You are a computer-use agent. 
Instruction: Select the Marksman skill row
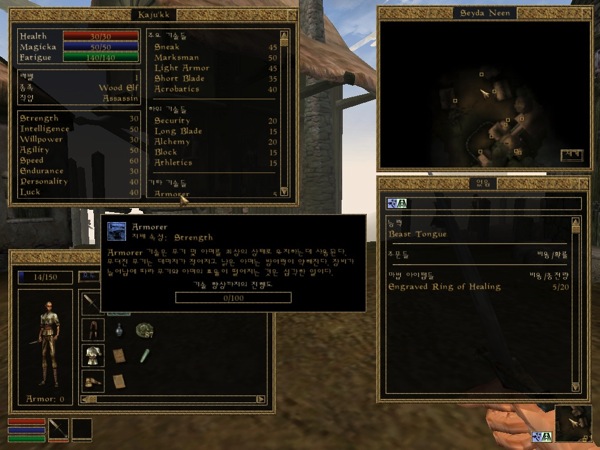coord(175,56)
